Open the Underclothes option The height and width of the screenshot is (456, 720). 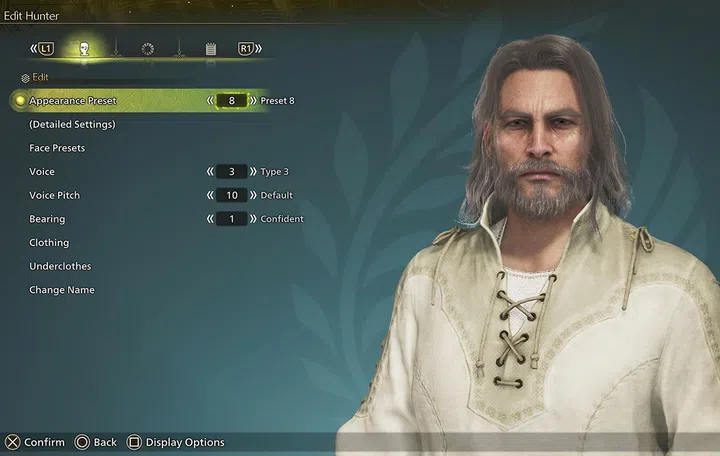(60, 266)
